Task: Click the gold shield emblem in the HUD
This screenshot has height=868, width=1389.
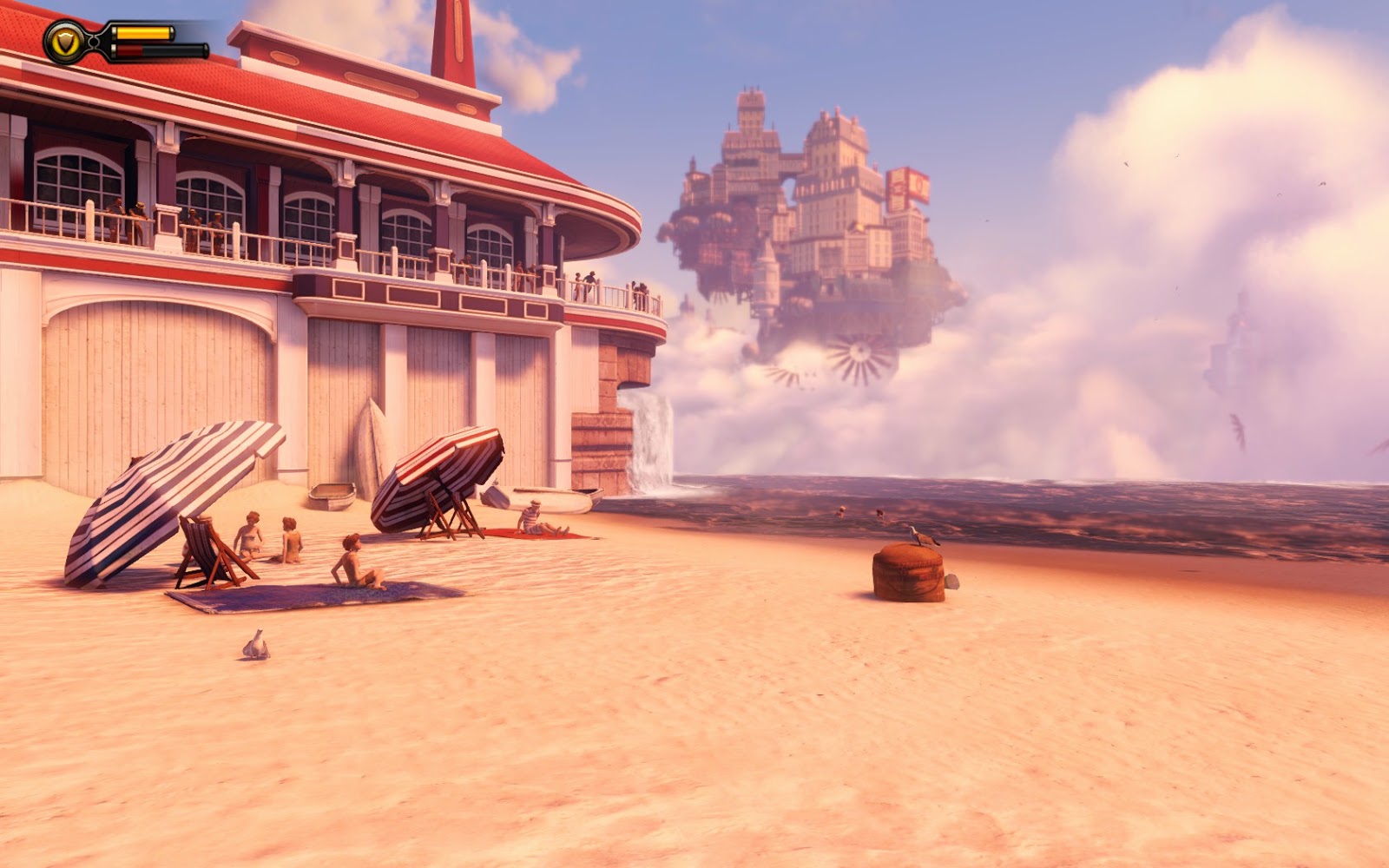Action: (65, 39)
